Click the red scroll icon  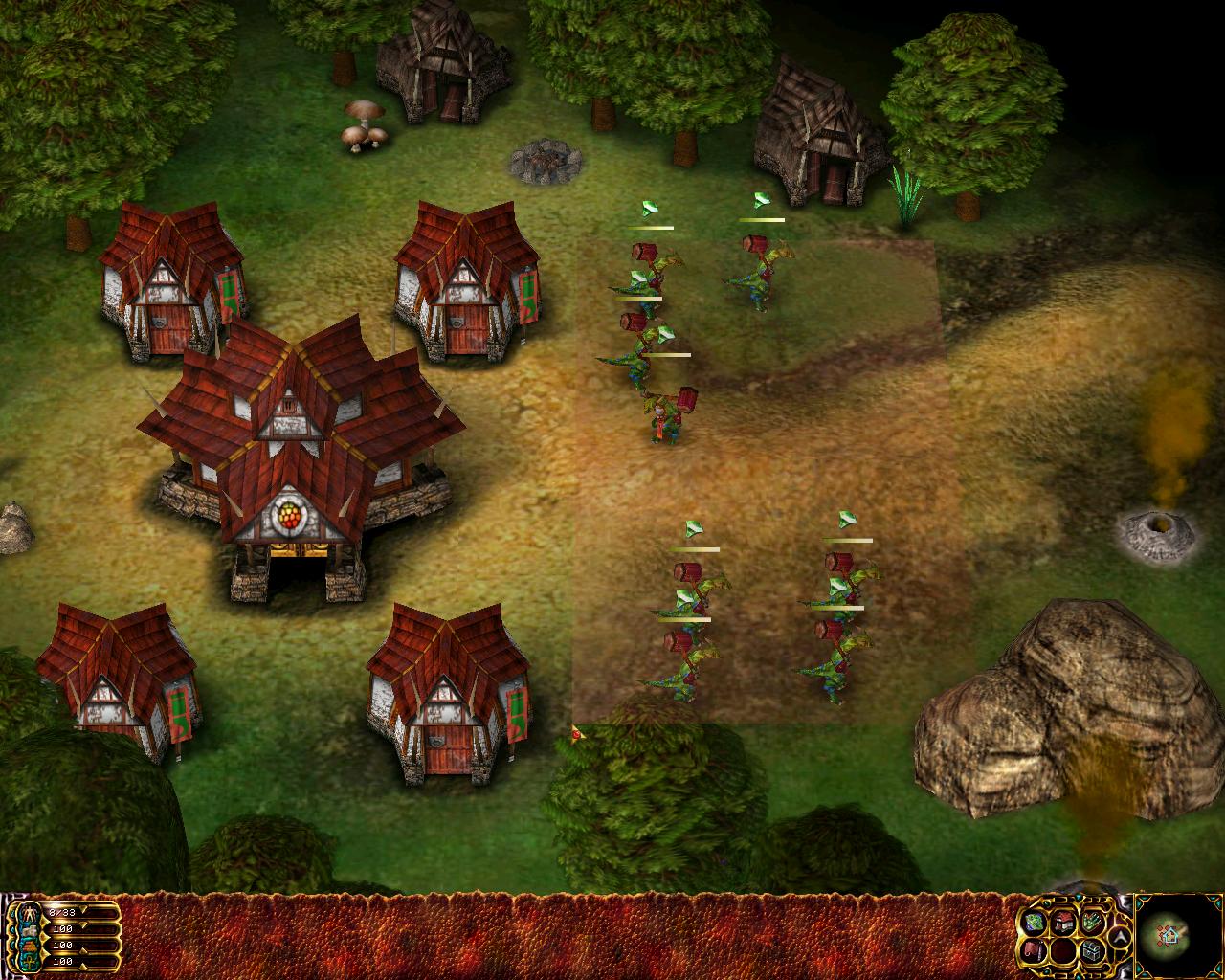pyautogui.click(x=1034, y=951)
